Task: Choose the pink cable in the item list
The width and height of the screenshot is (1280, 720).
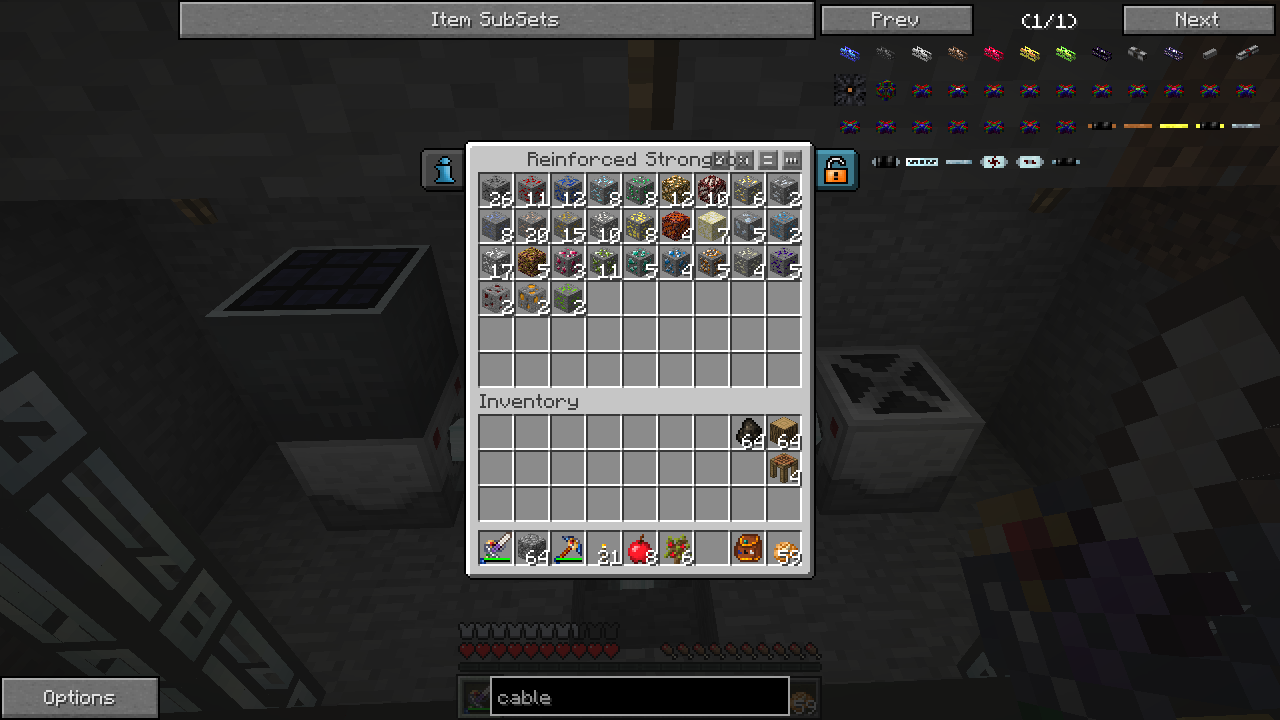Action: click(x=994, y=54)
